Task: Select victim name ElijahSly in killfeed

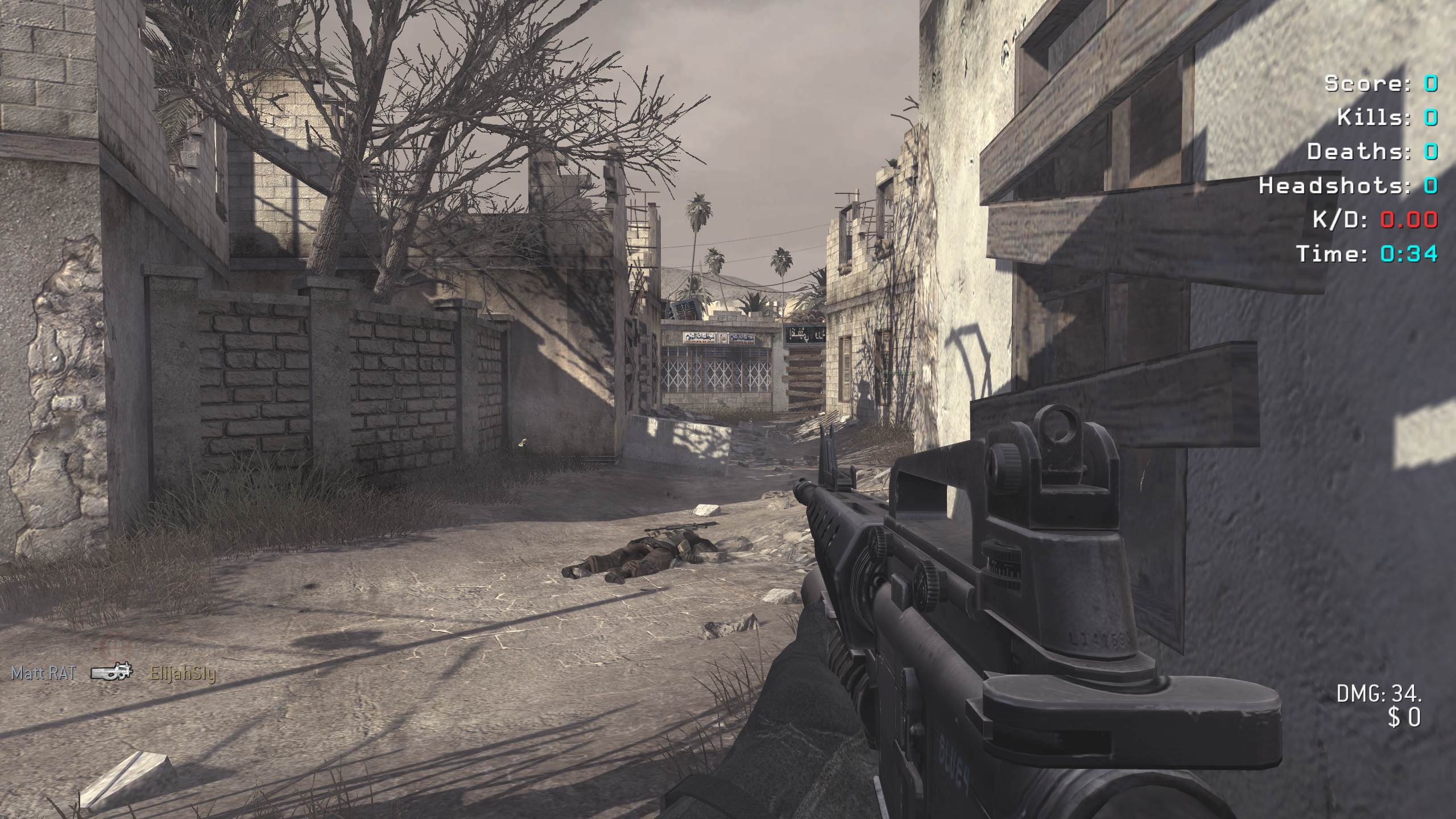Action: (183, 674)
